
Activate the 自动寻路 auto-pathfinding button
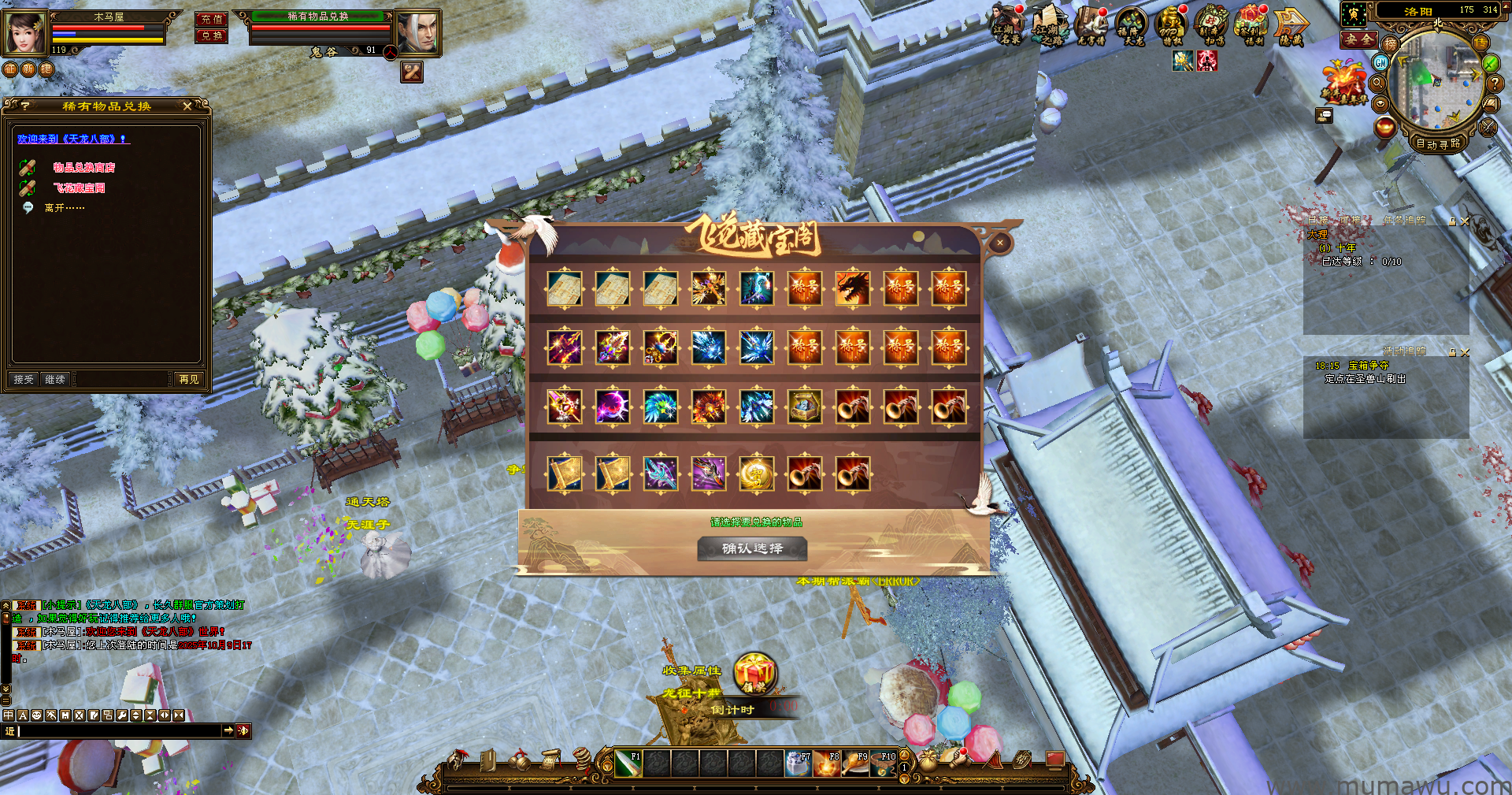coord(1438,143)
